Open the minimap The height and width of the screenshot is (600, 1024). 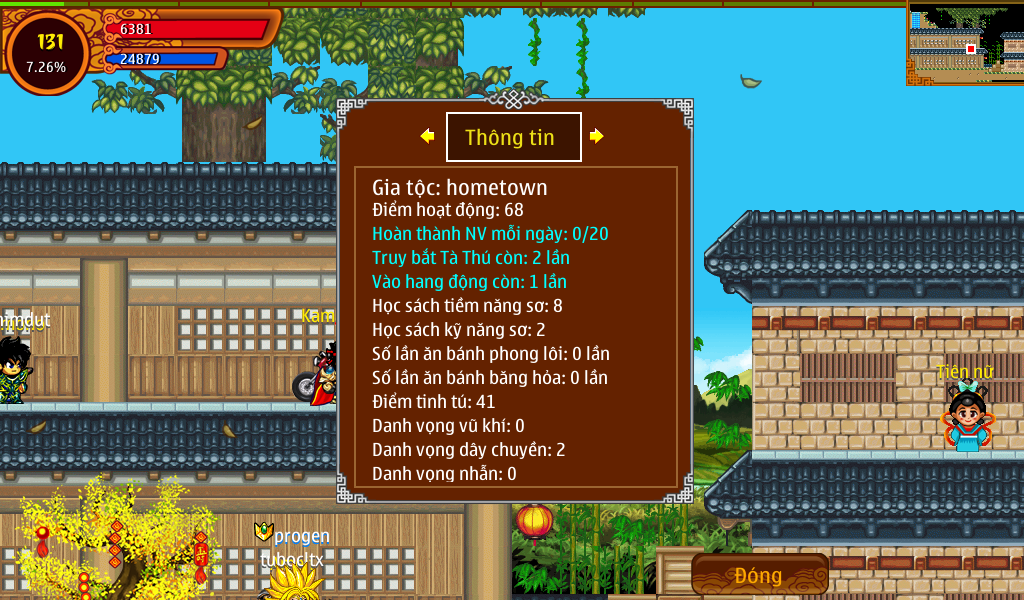(965, 43)
